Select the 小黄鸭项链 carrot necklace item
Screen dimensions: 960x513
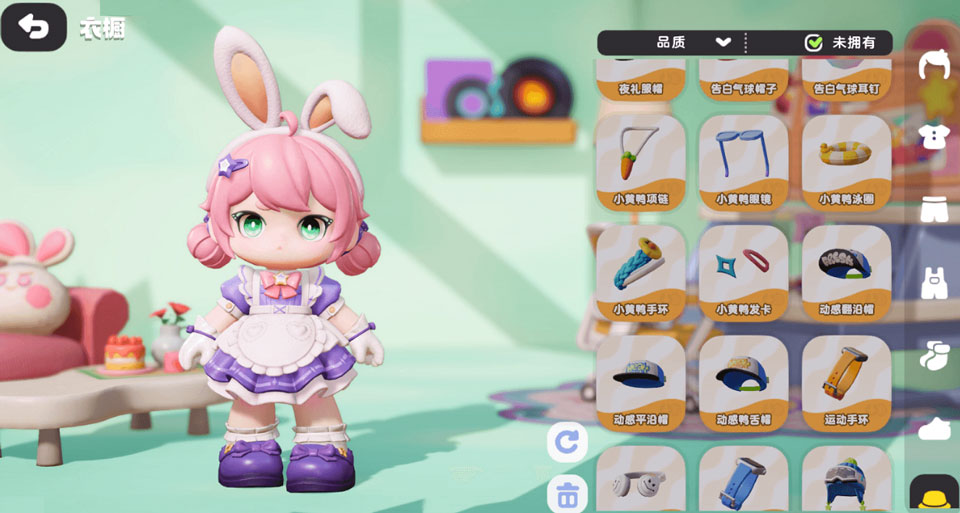641,160
